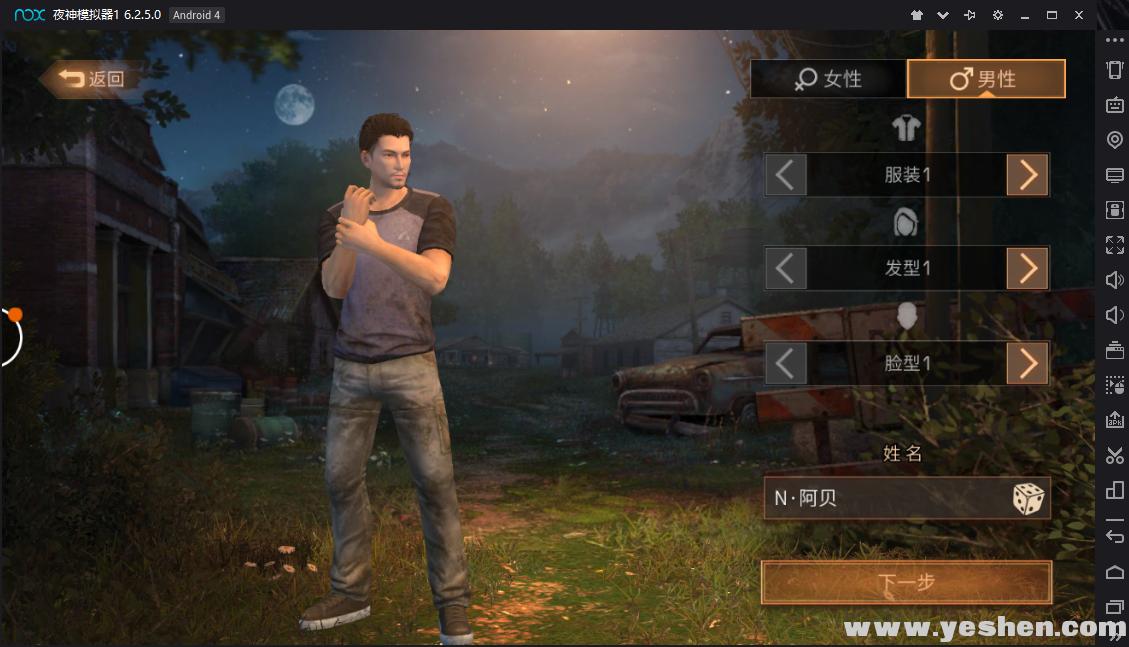Close the Nox emulator window
The image size is (1129, 647).
coord(1079,15)
